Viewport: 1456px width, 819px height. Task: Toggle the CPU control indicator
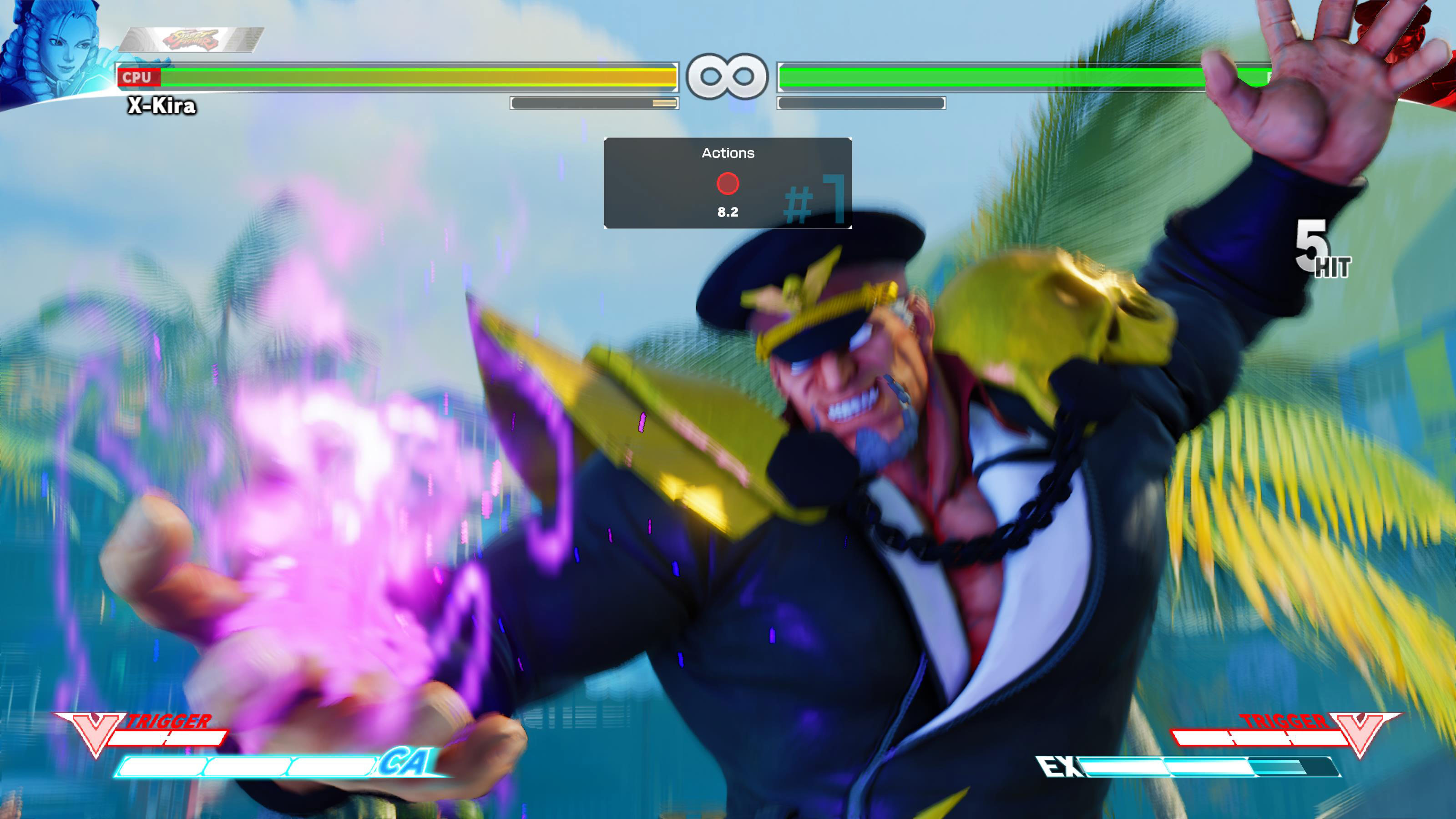pos(138,77)
